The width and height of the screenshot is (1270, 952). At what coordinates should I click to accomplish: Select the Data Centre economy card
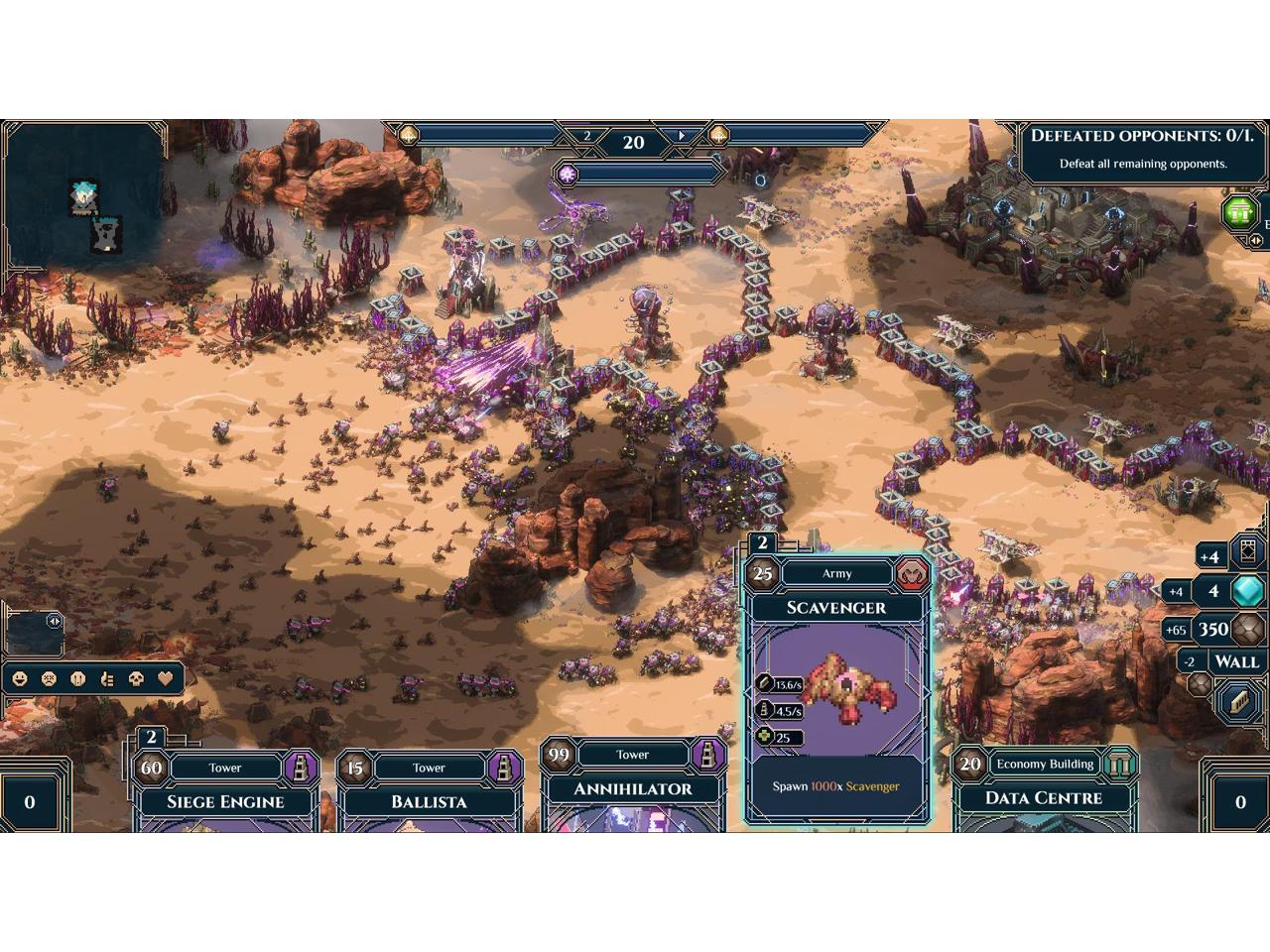click(1044, 793)
